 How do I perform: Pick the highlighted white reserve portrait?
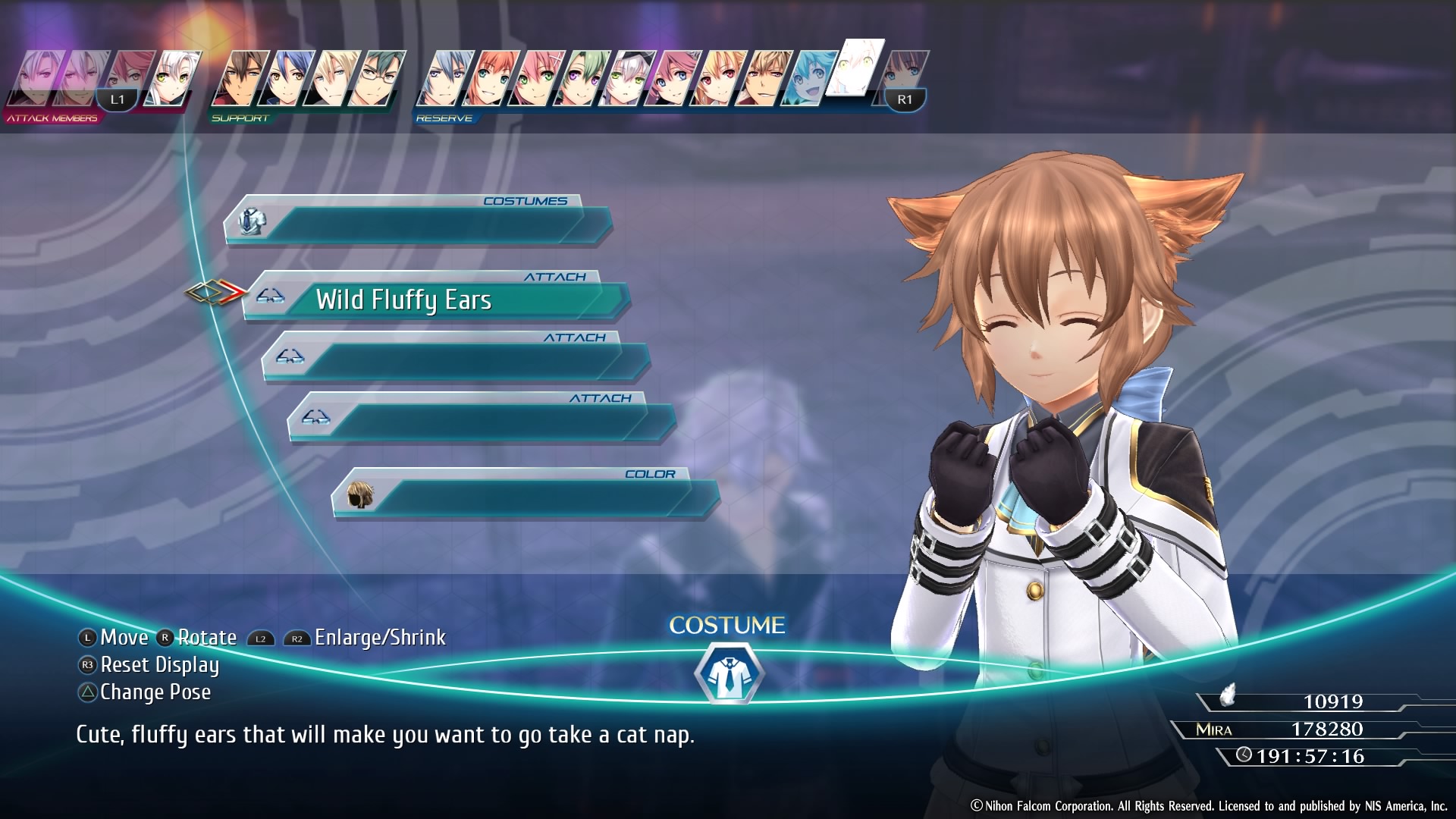(855, 68)
